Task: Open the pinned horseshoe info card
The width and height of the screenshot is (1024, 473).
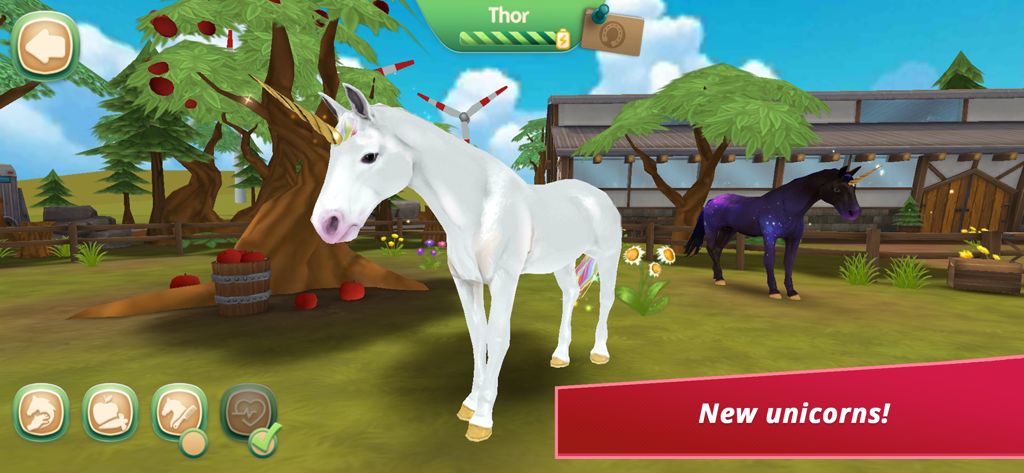Action: (612, 32)
